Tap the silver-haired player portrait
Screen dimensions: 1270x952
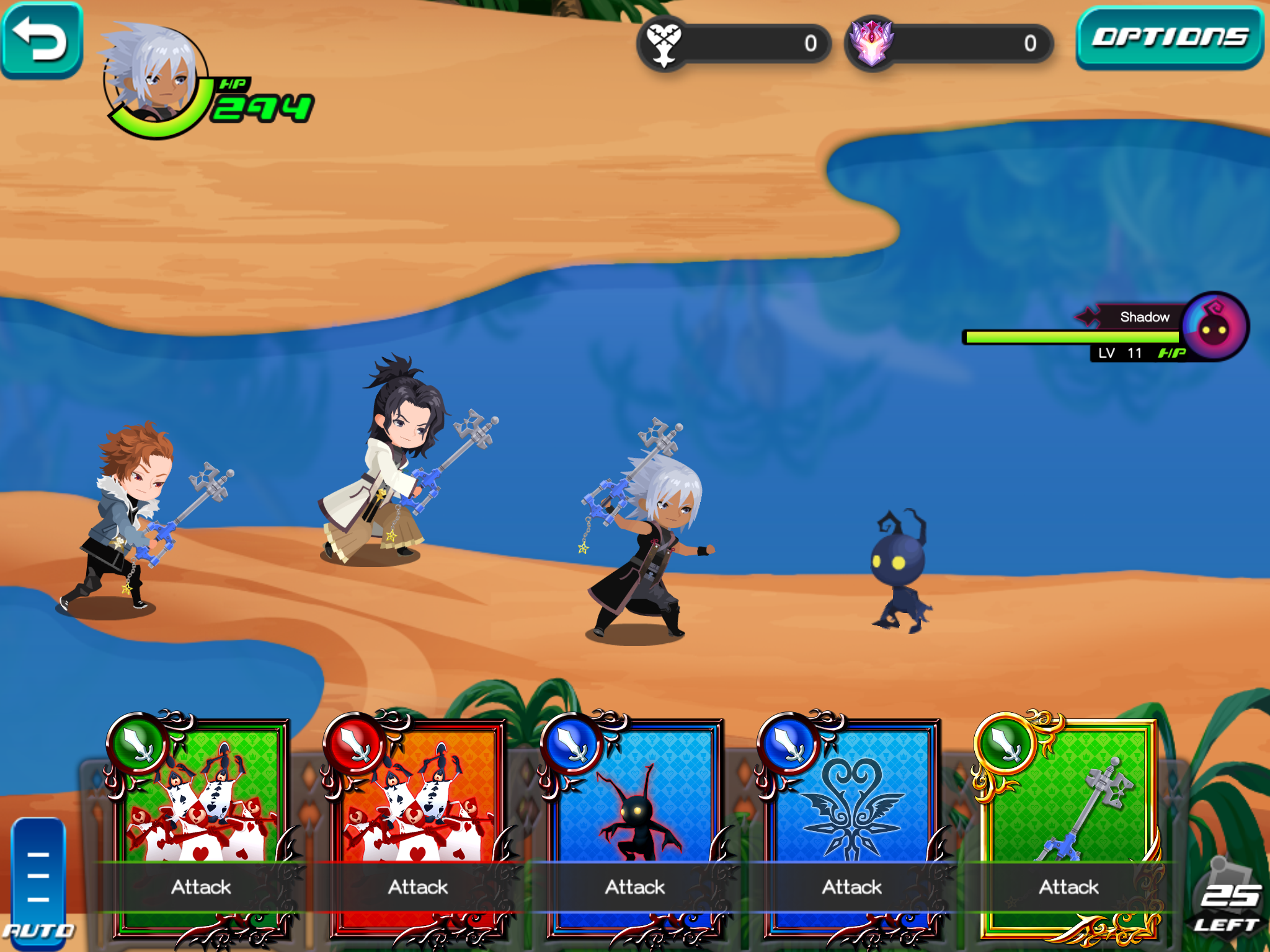(155, 77)
